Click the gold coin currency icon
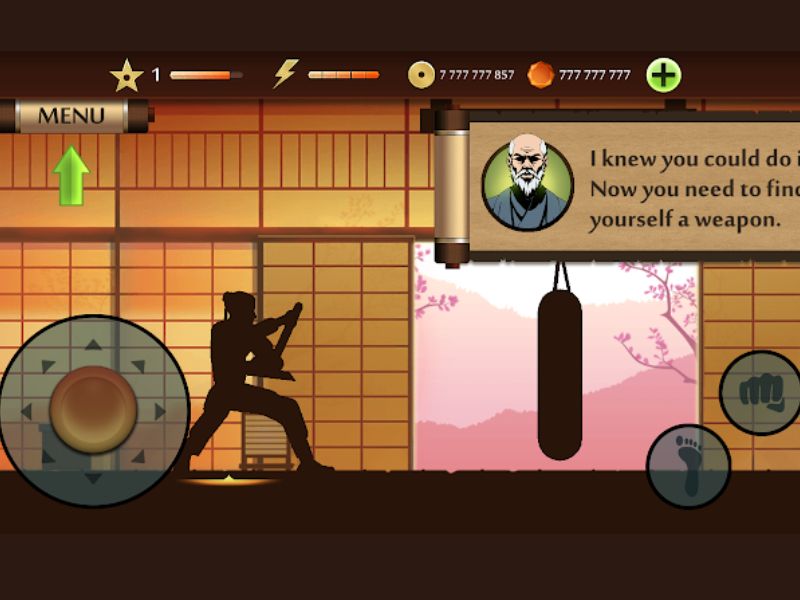This screenshot has width=800, height=600. pos(421,75)
